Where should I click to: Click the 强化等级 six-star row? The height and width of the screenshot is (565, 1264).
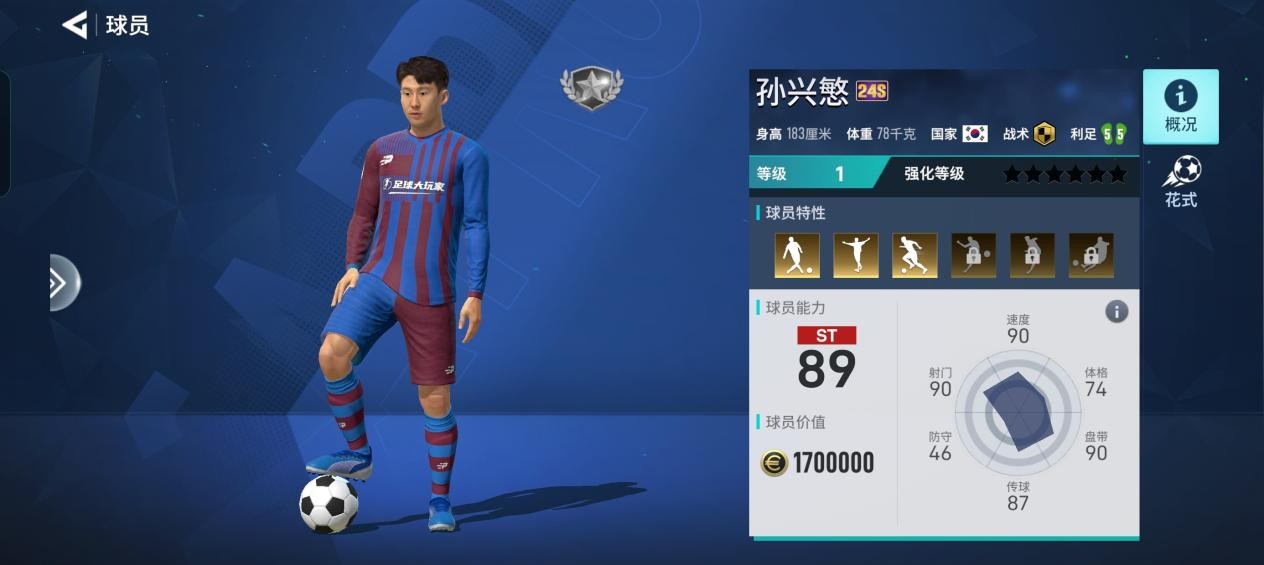tap(1064, 174)
